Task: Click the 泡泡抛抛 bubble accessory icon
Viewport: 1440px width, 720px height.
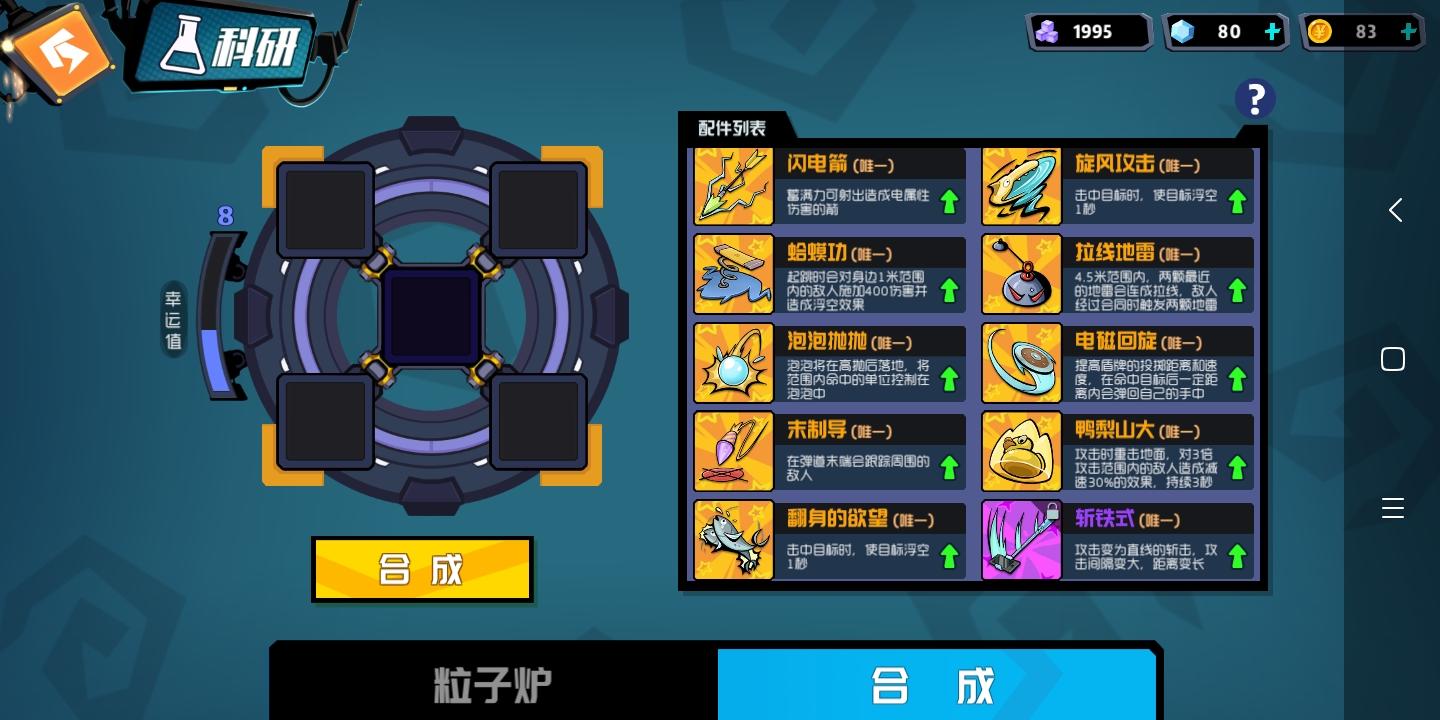Action: [x=733, y=362]
